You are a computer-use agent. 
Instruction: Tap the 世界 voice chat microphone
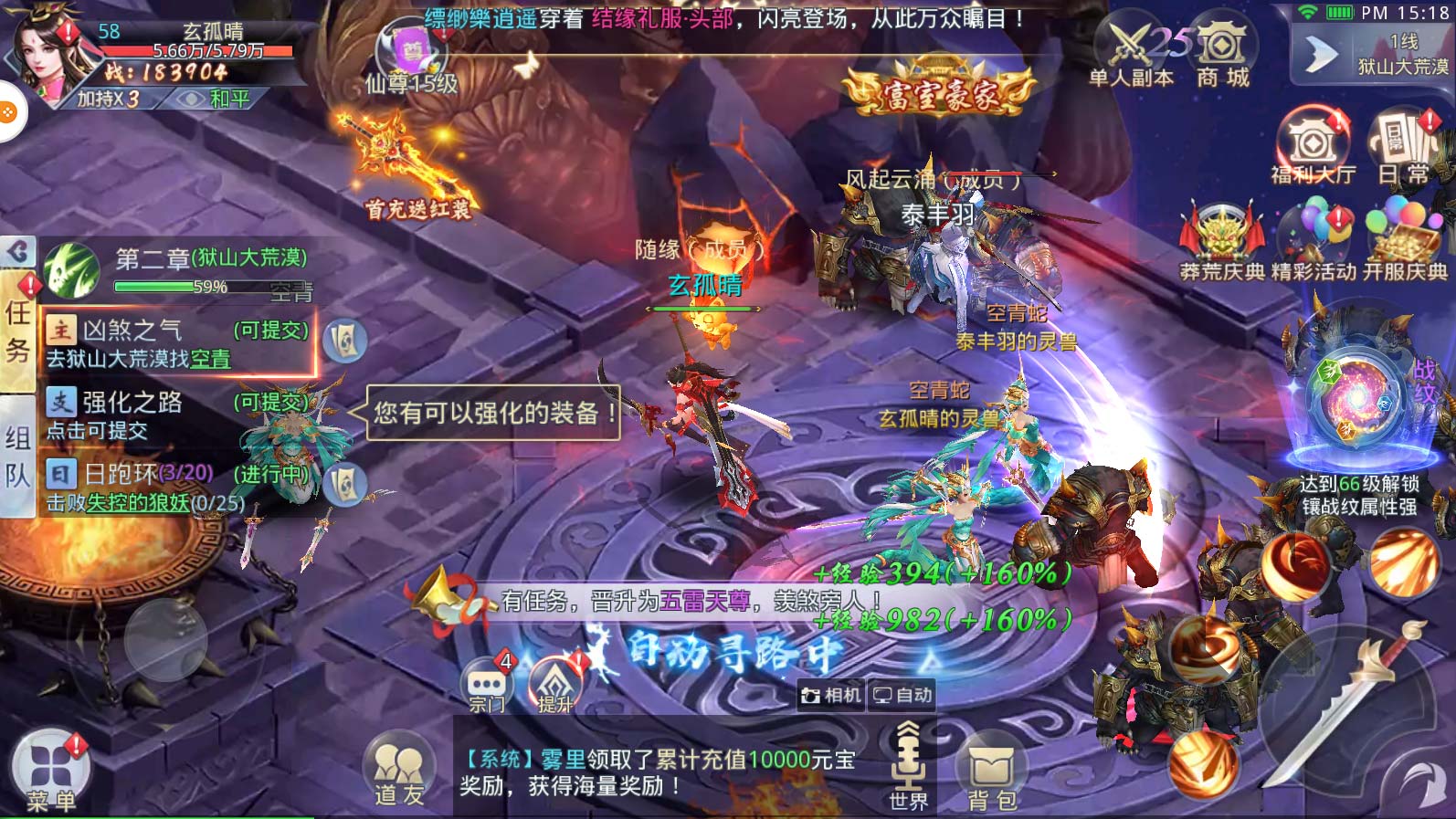tap(908, 762)
